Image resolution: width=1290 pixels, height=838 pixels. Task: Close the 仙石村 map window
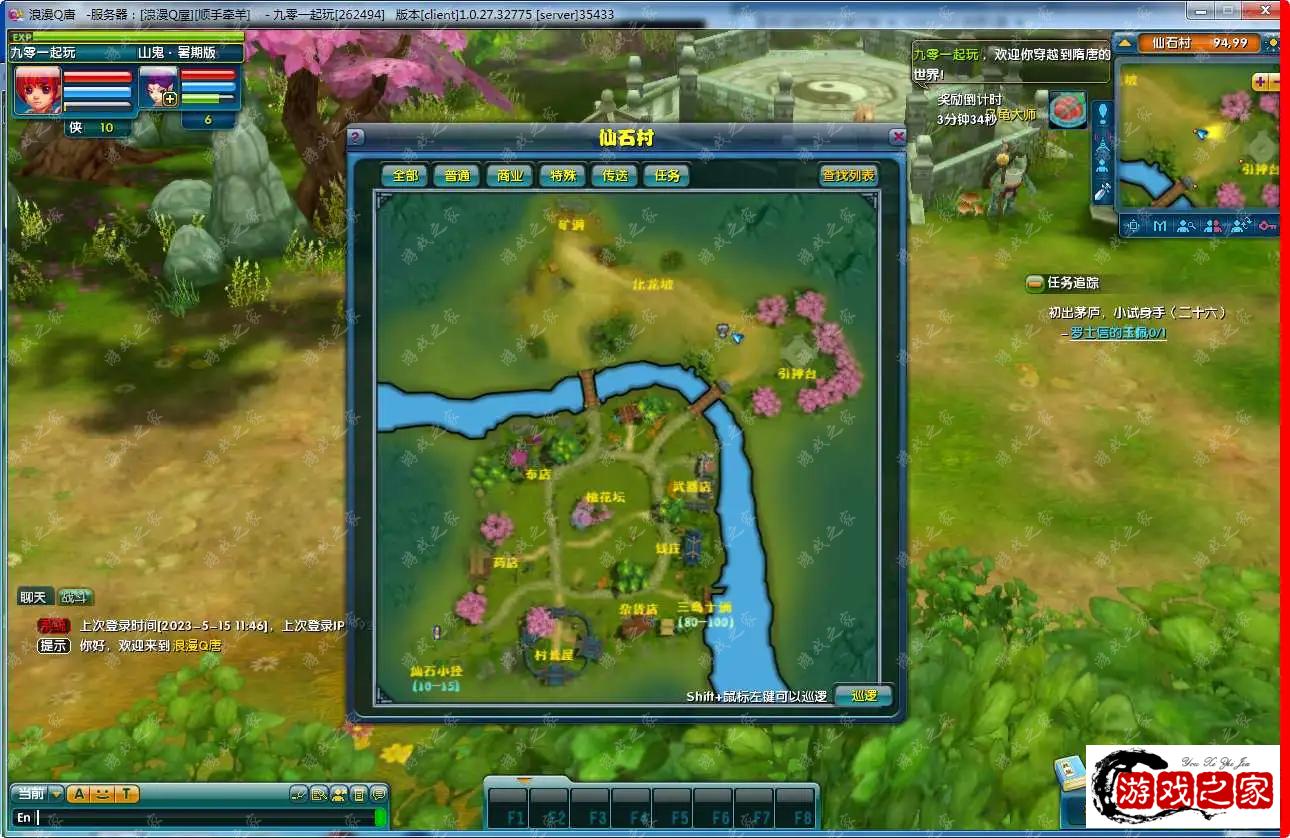(x=898, y=137)
